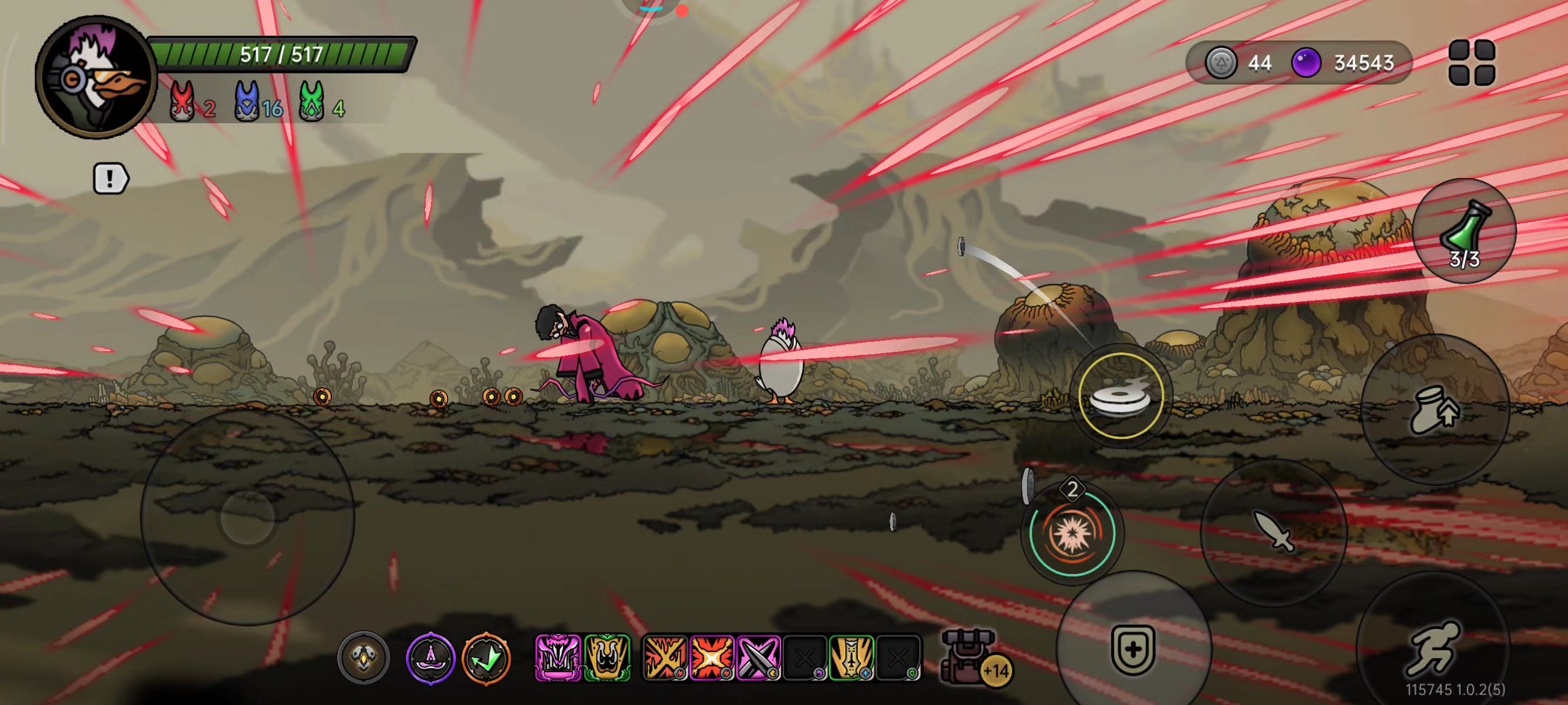Select the green-bordered golden sword slot

coord(852,657)
